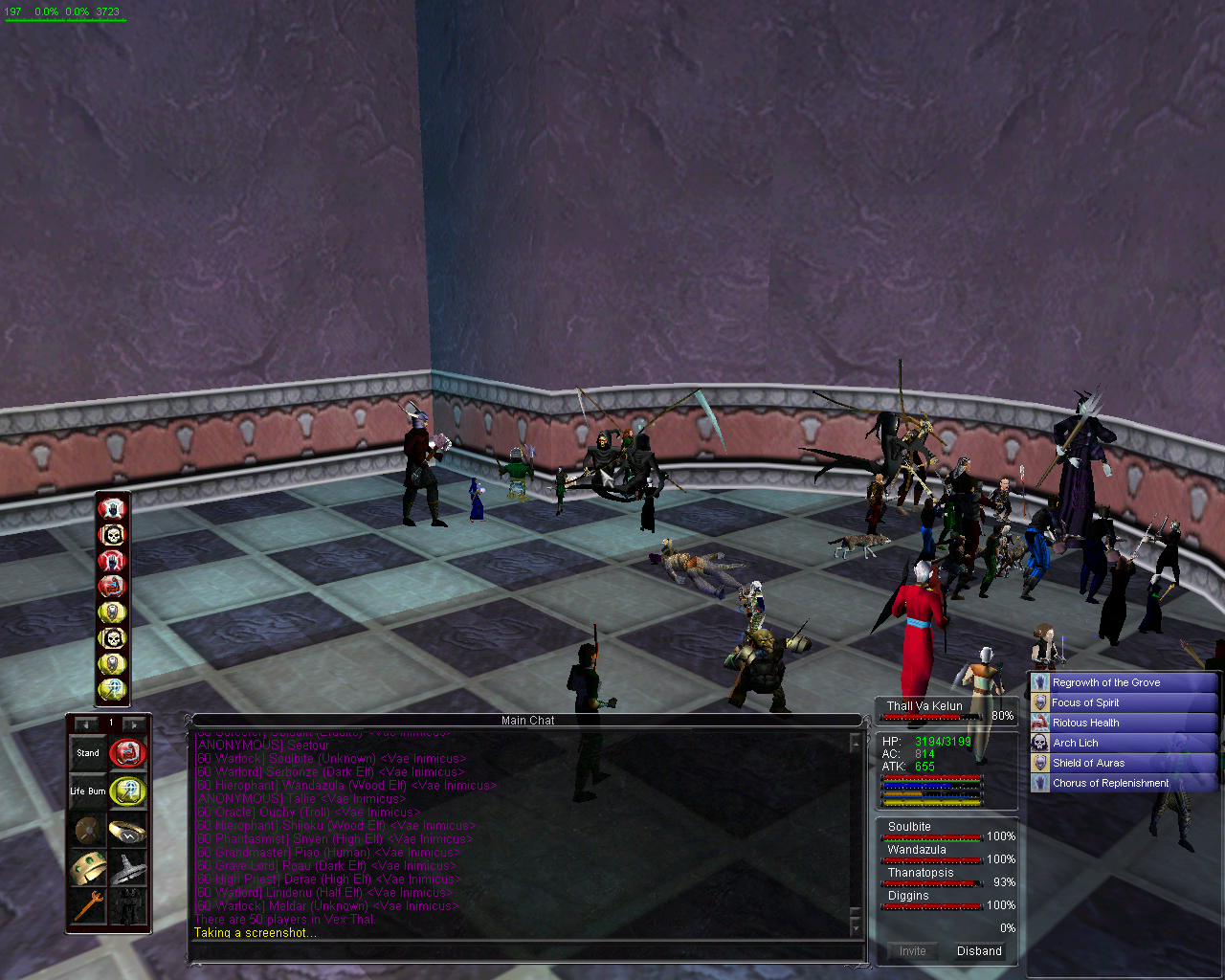Select the Riotous Health buff entry

[x=1085, y=723]
